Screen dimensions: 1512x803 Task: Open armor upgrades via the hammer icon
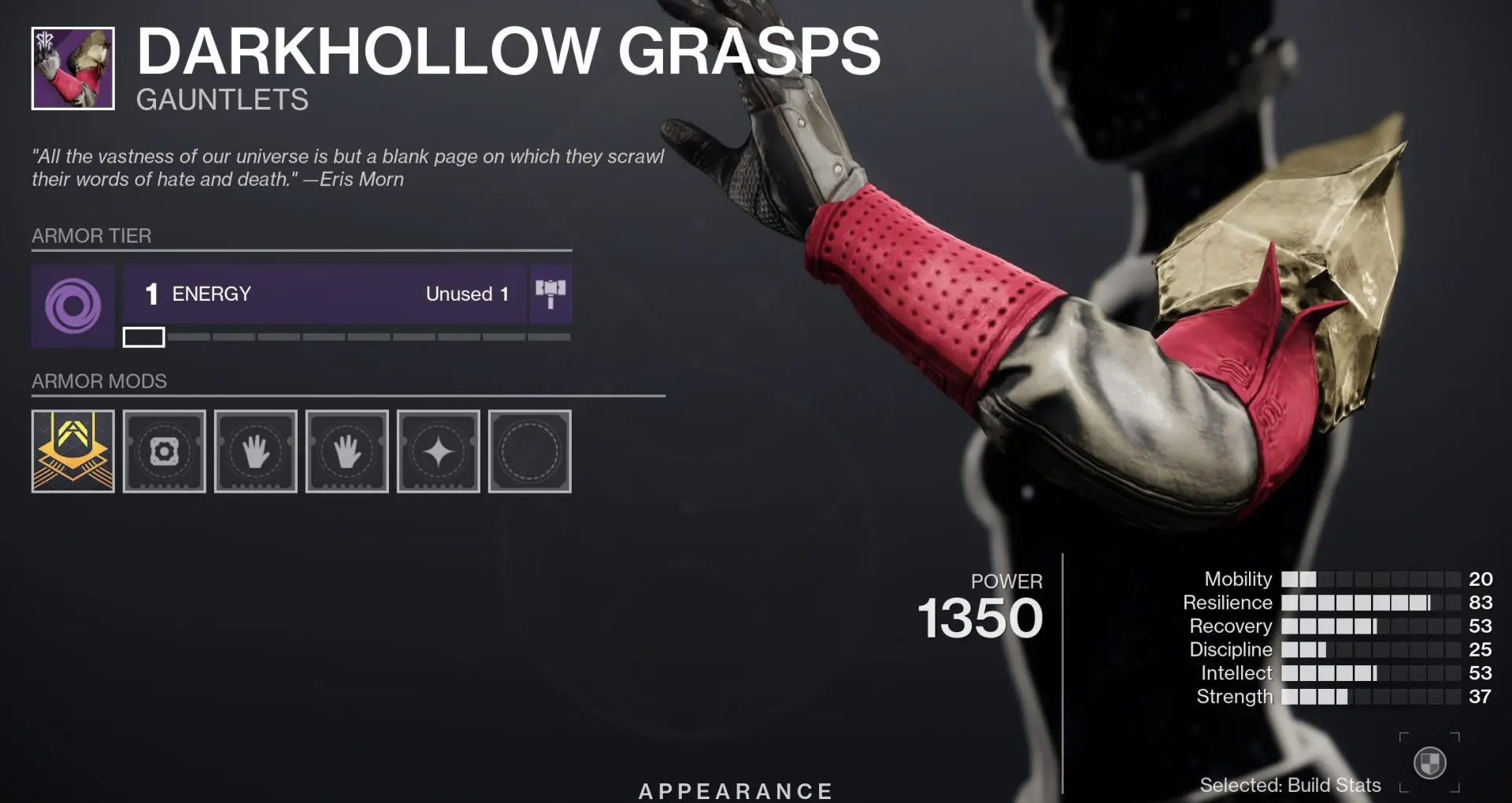pyautogui.click(x=550, y=294)
